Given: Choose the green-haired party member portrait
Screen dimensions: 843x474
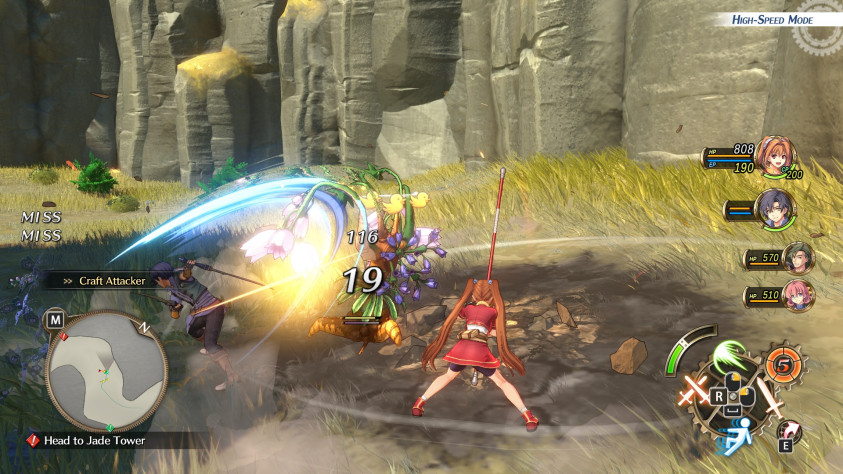Looking at the screenshot, I should point(799,258).
